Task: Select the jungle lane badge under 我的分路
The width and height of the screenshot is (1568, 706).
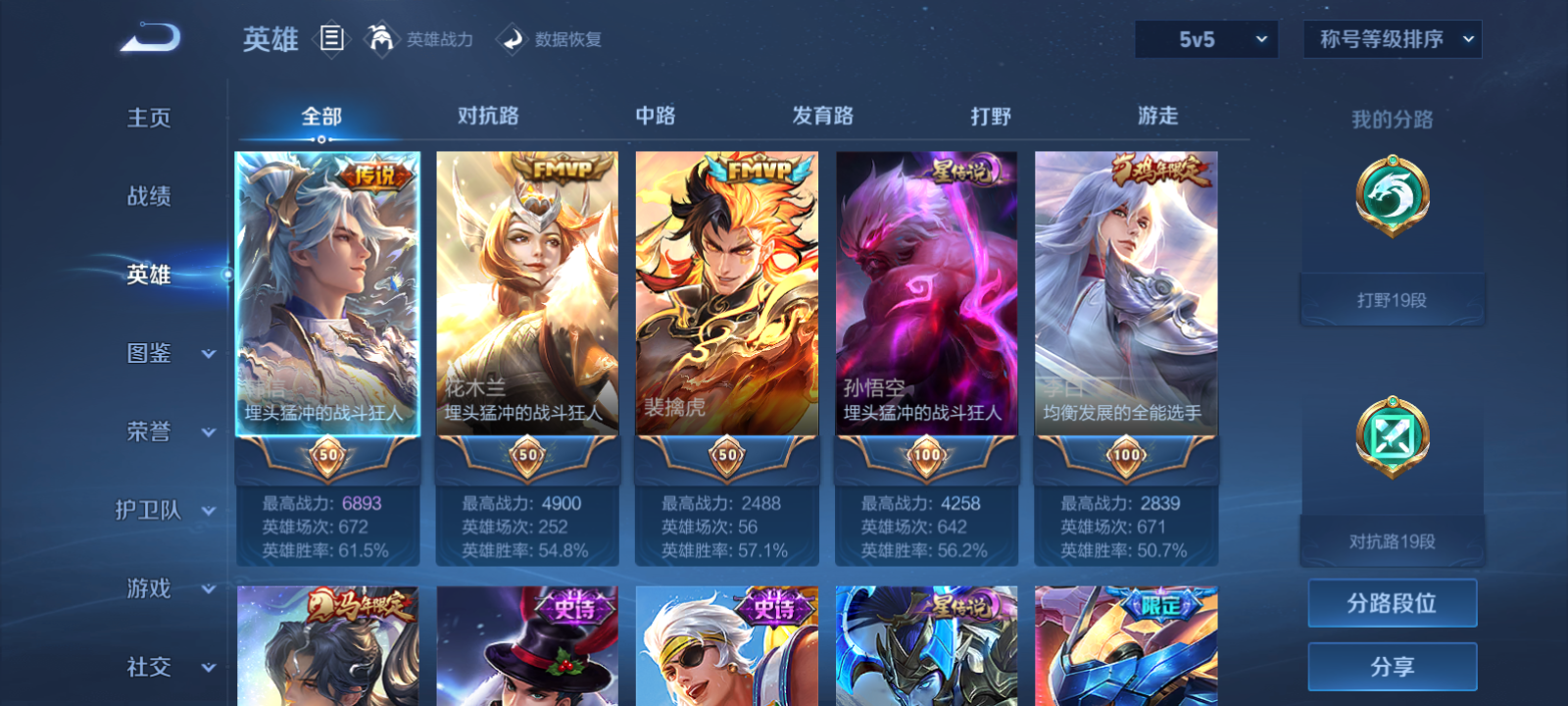Action: click(1391, 200)
